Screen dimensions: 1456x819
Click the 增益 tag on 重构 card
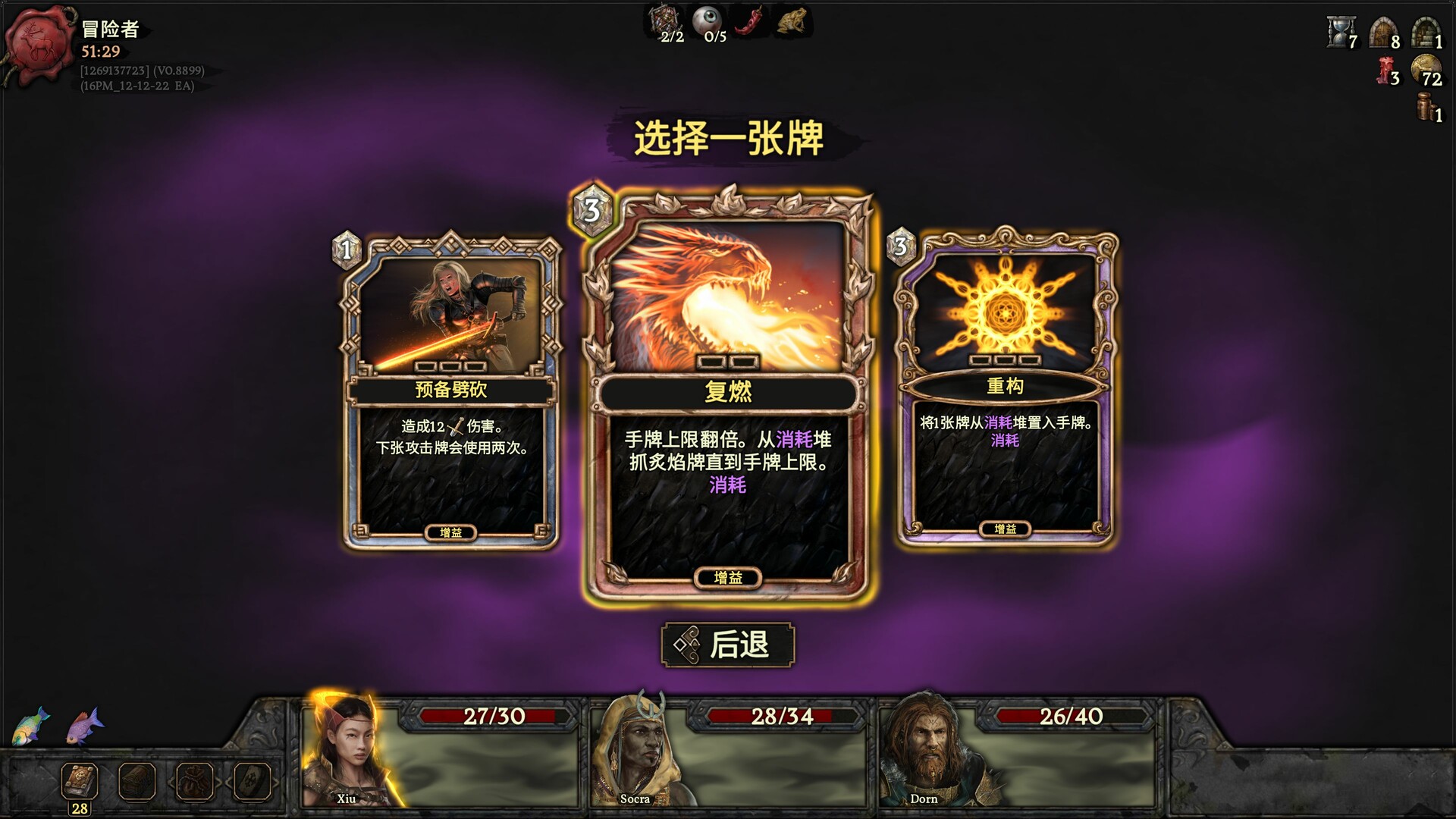pos(1006,530)
